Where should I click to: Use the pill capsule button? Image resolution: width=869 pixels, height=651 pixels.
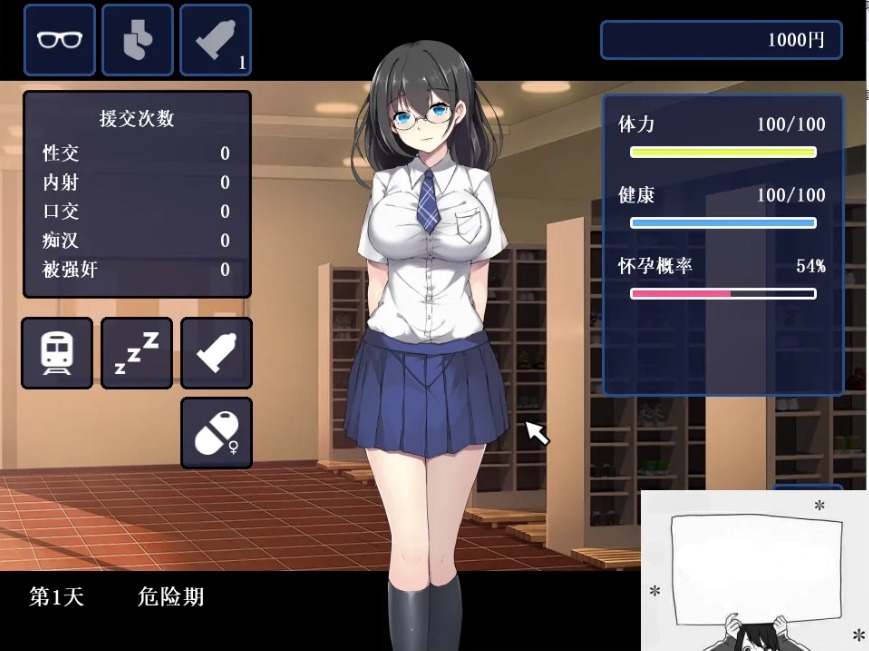point(216,433)
